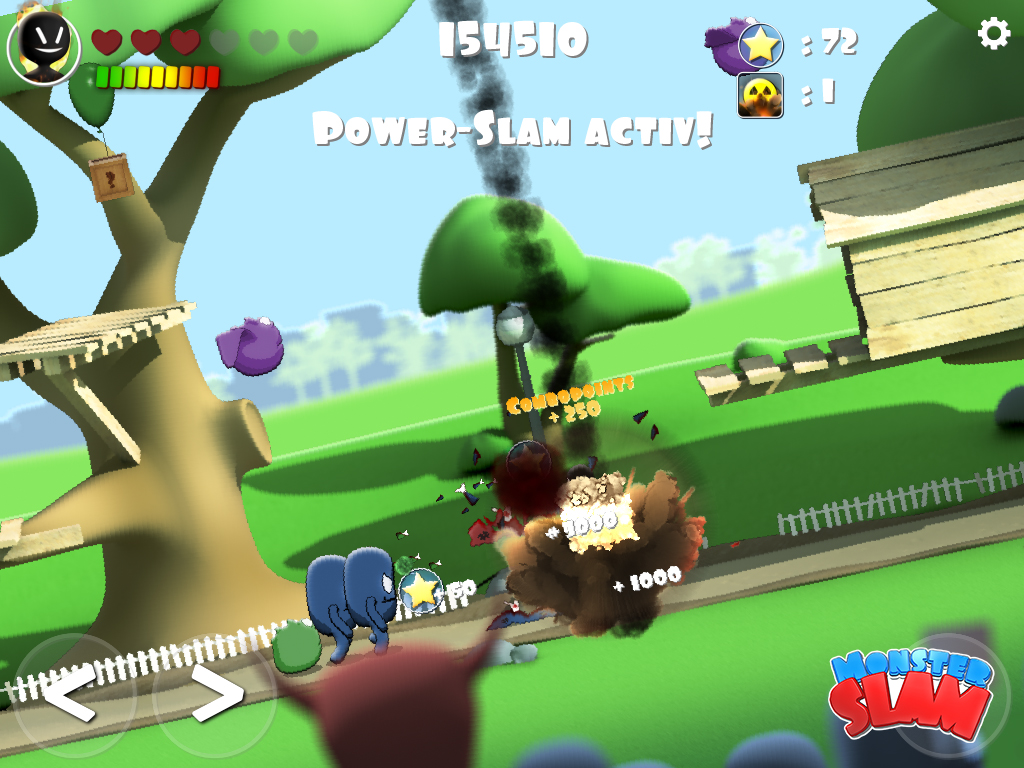
Task: Trigger the Monster Slam button
Action: click(912, 694)
